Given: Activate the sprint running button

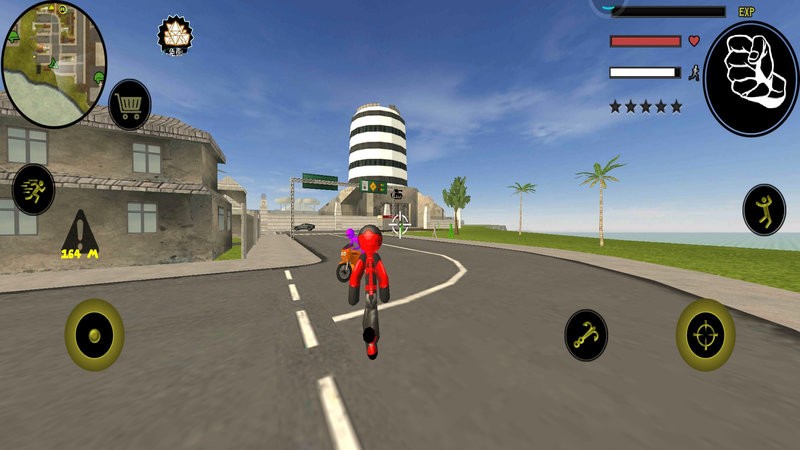Looking at the screenshot, I should [33, 189].
